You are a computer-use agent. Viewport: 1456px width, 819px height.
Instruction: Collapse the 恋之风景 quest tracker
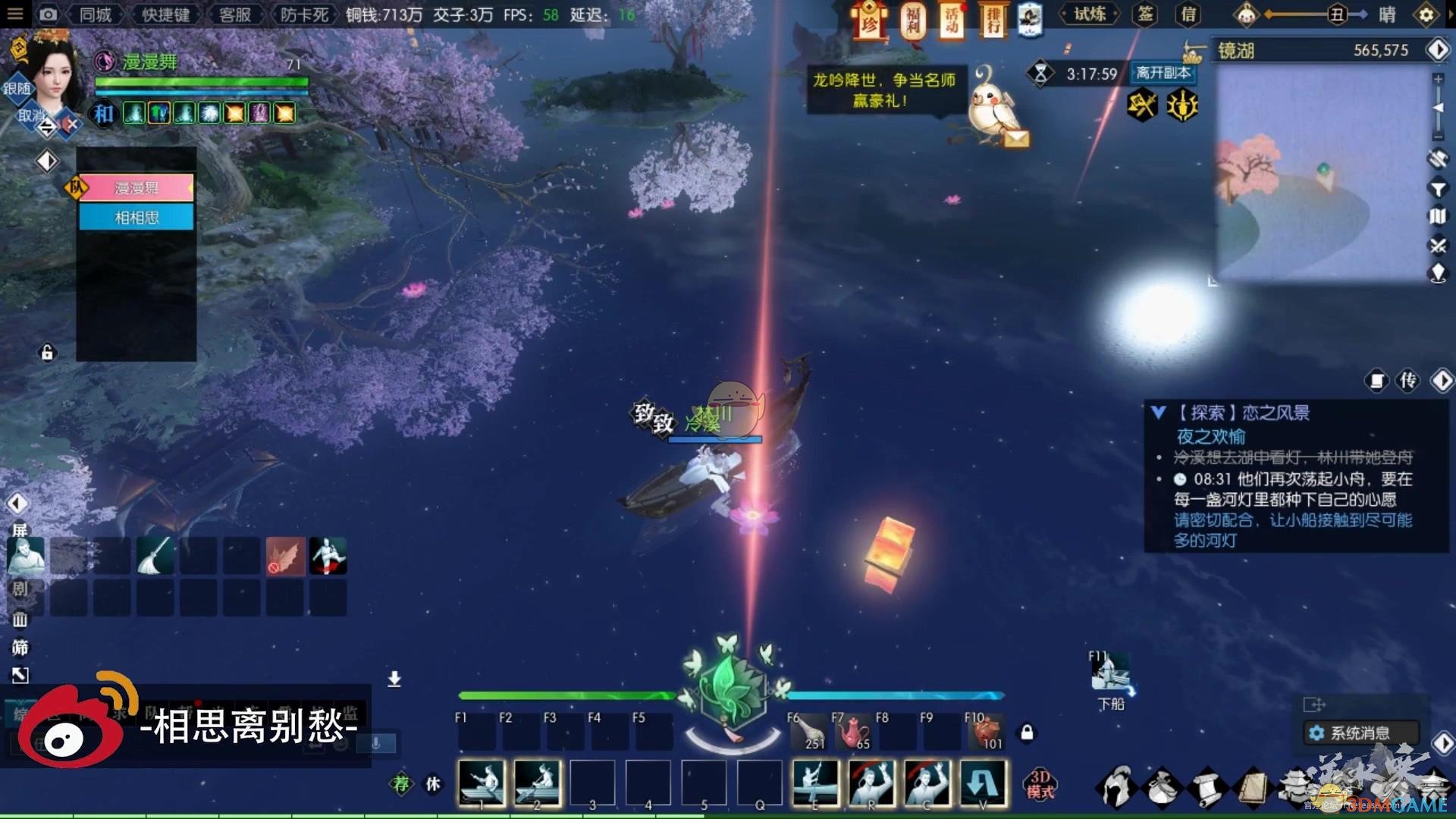coord(1158,413)
